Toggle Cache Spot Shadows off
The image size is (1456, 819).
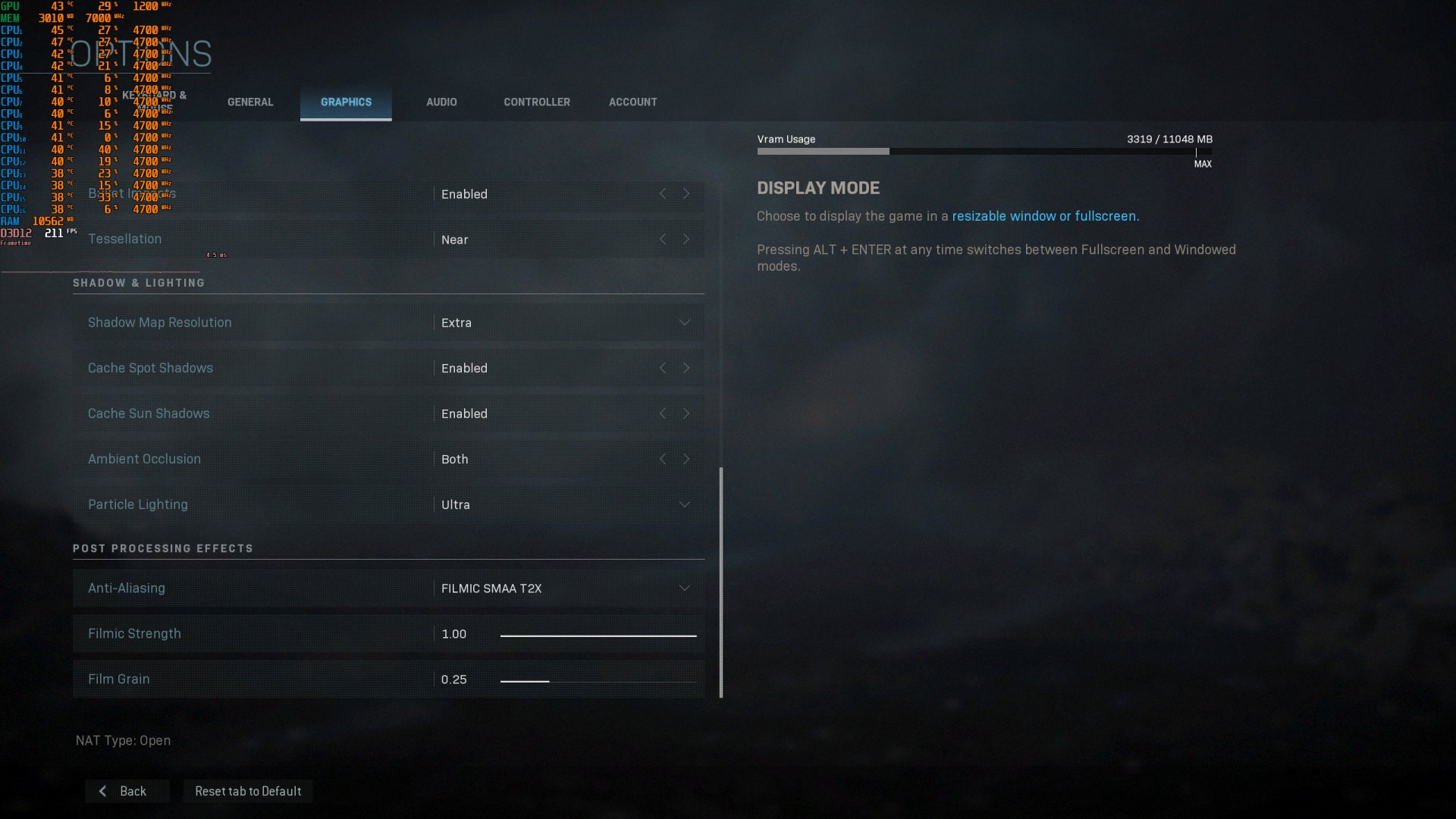pos(686,368)
